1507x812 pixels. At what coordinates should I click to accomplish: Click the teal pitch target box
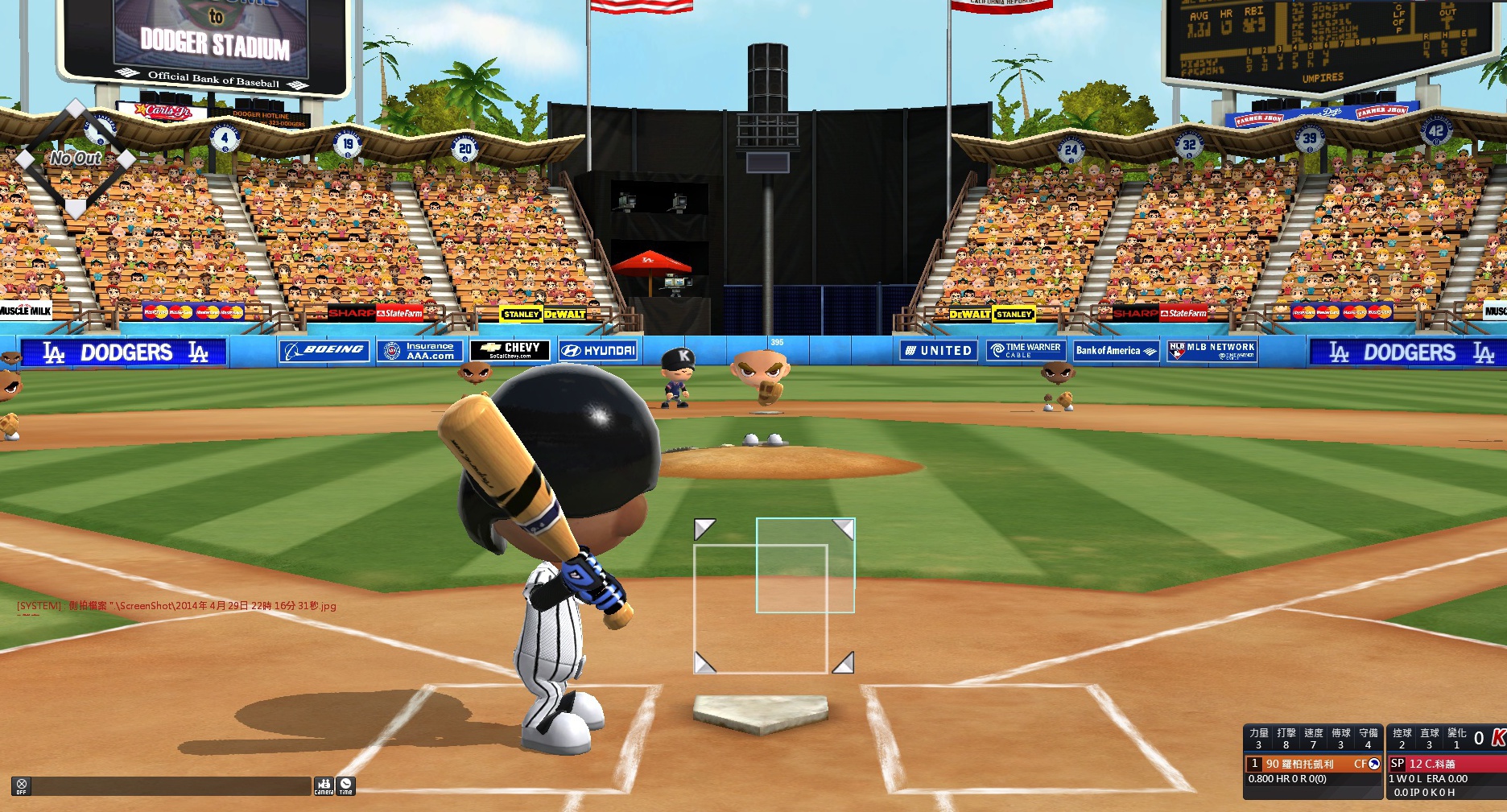tap(805, 565)
